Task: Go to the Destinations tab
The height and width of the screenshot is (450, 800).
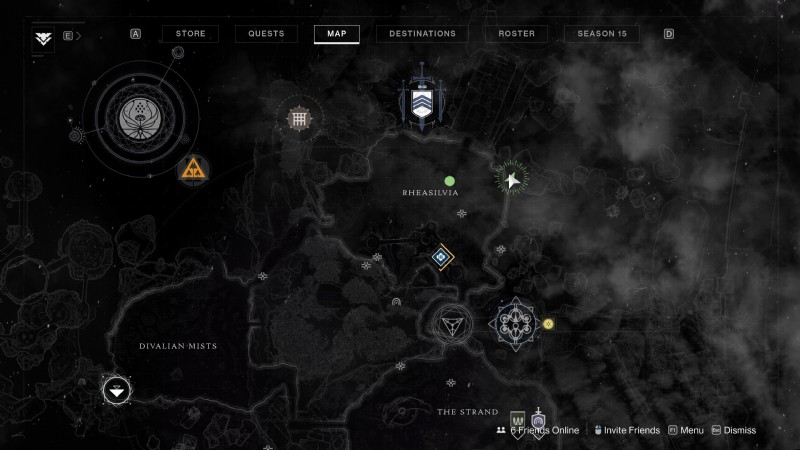Action: pyautogui.click(x=422, y=34)
